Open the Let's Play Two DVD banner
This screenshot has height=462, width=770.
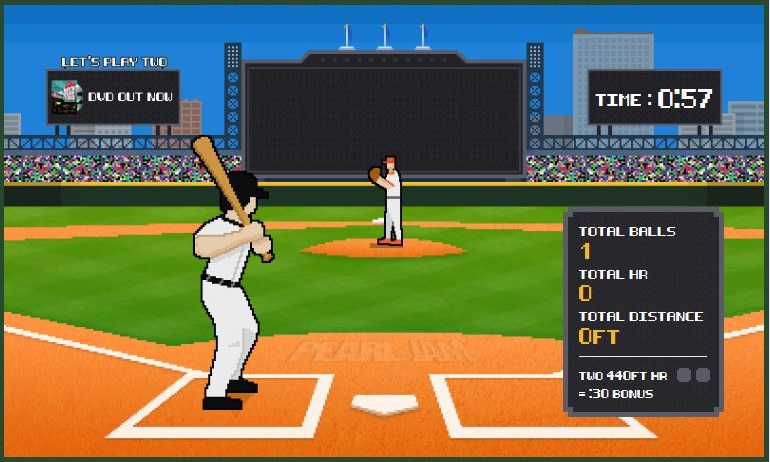pyautogui.click(x=113, y=96)
